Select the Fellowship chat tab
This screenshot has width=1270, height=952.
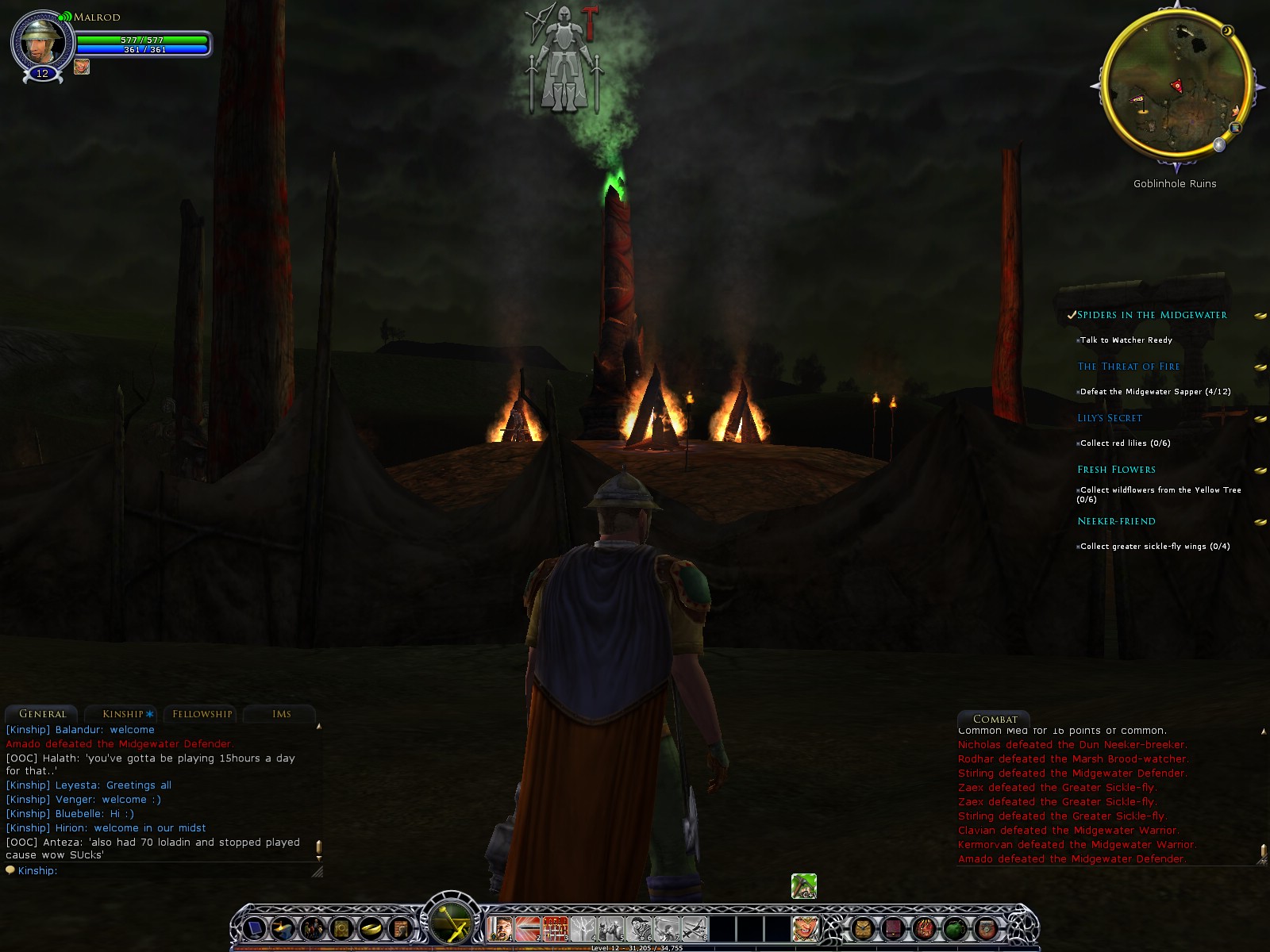point(202,714)
